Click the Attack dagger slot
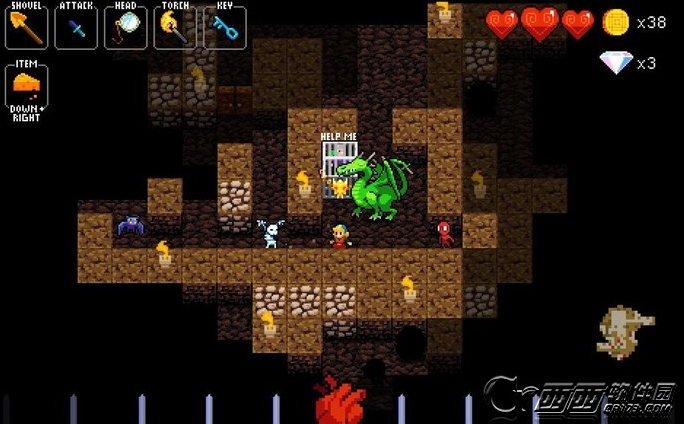Viewport: 684px width, 424px height. pos(76,27)
